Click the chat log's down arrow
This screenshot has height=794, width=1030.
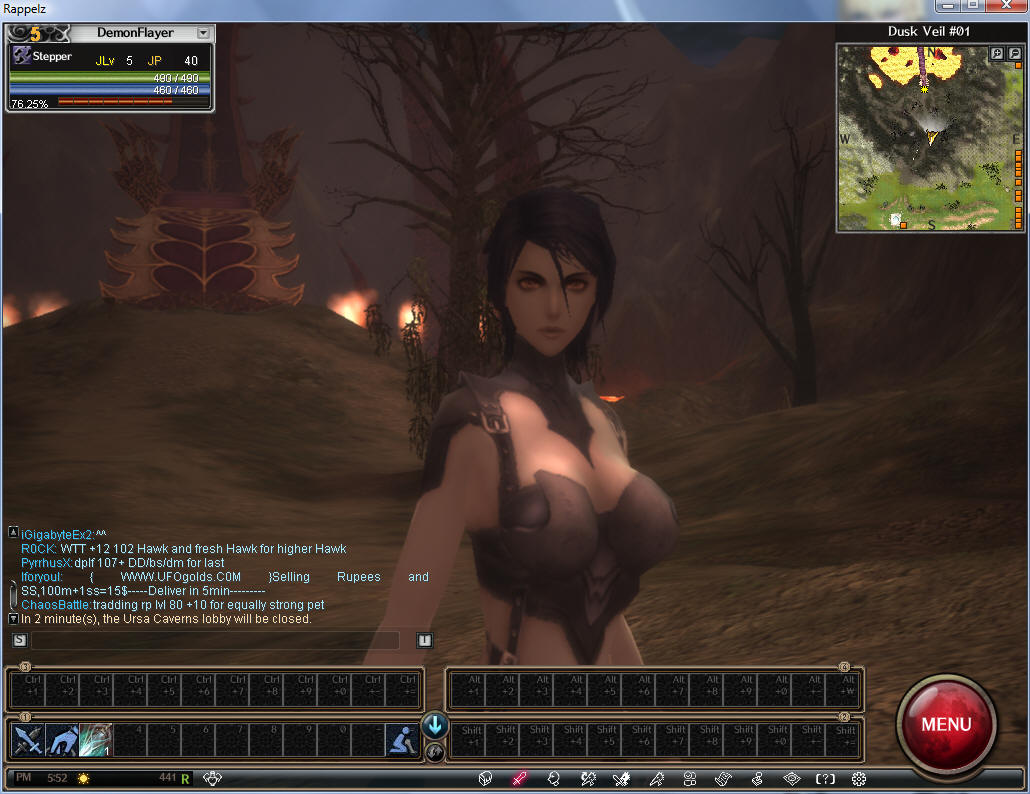(13, 619)
